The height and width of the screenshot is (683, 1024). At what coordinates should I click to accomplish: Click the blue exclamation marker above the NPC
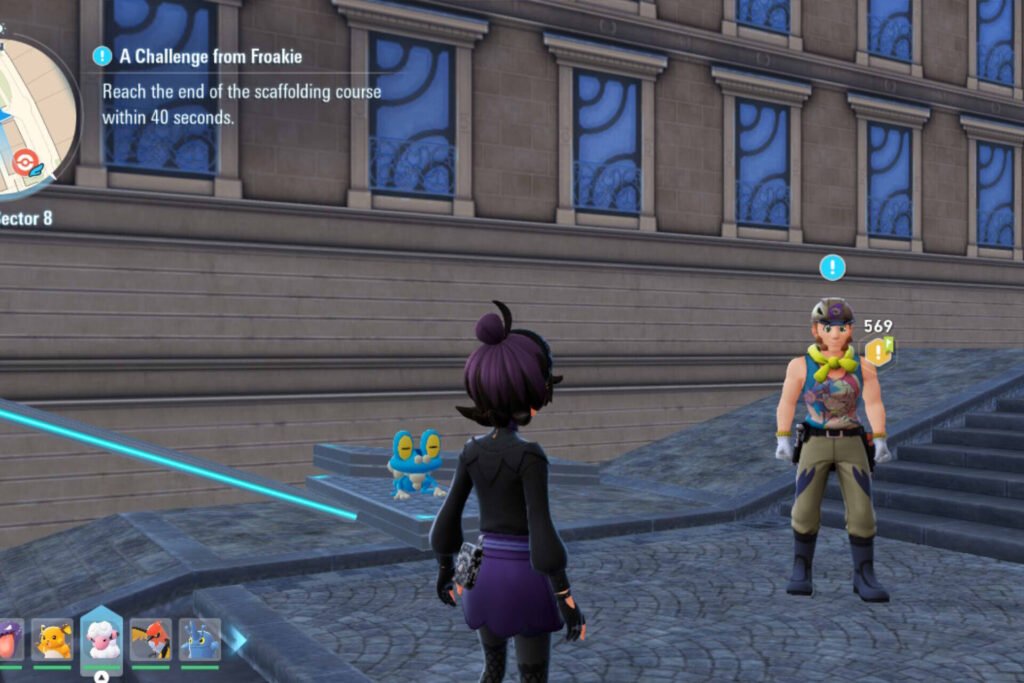pos(832,267)
